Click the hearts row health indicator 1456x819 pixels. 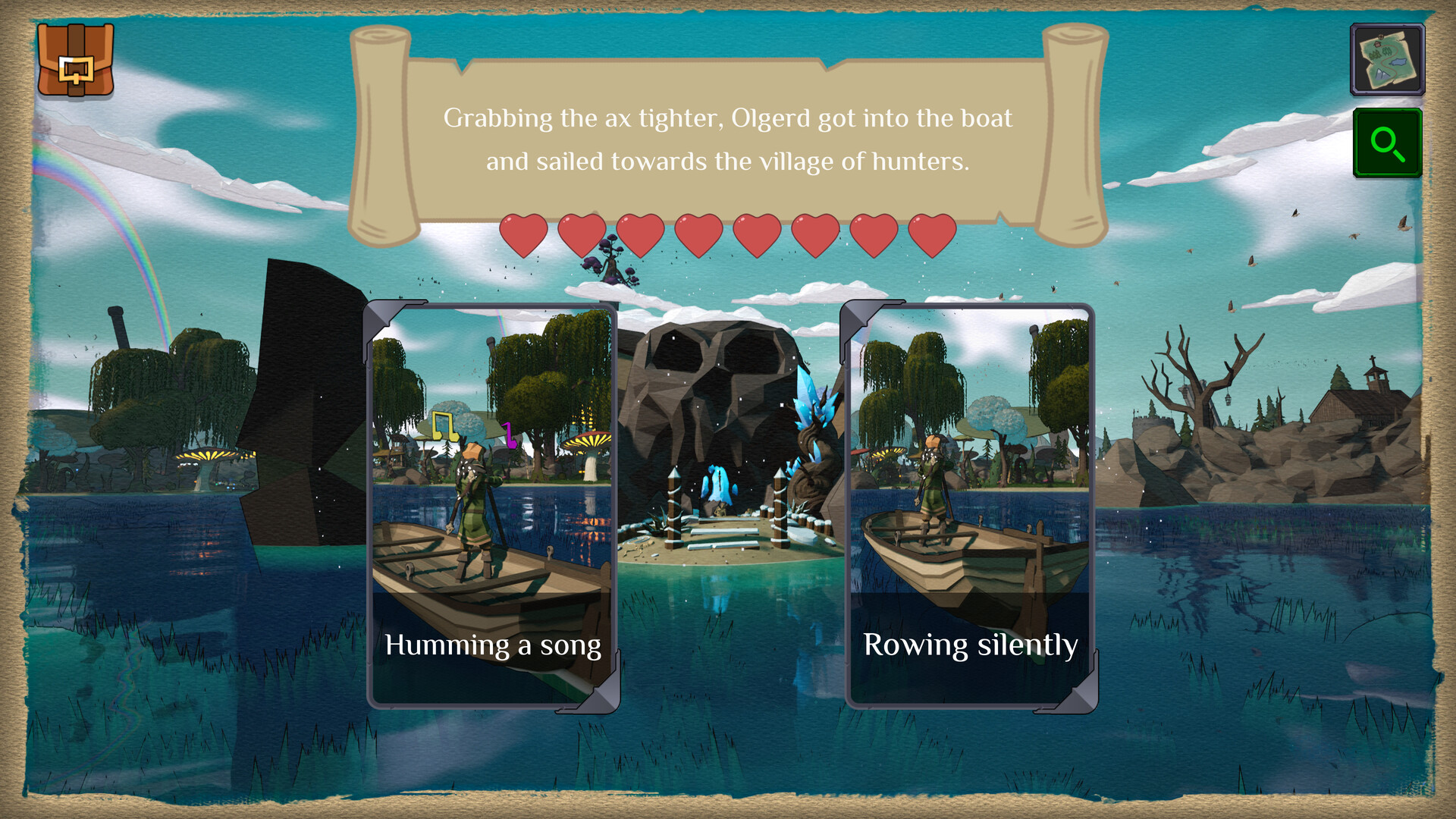tap(726, 235)
